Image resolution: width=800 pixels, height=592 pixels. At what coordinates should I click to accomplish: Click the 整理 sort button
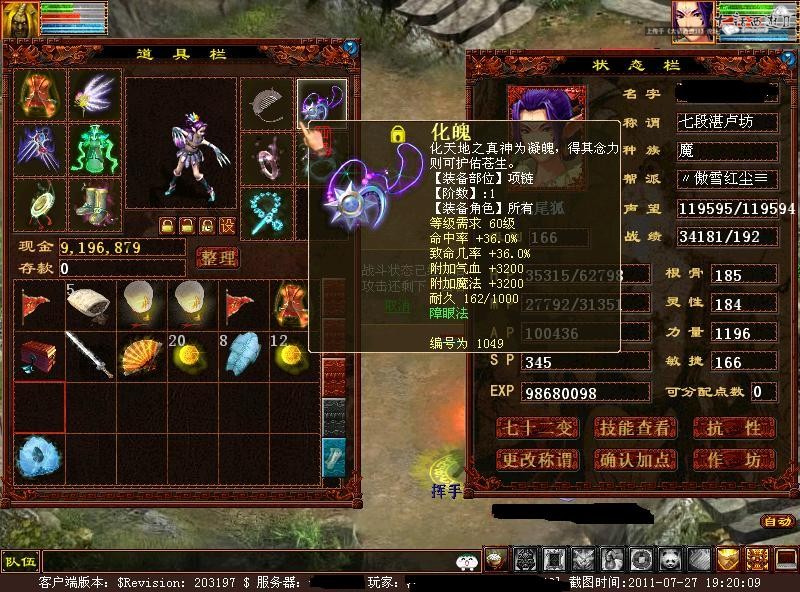[x=217, y=258]
